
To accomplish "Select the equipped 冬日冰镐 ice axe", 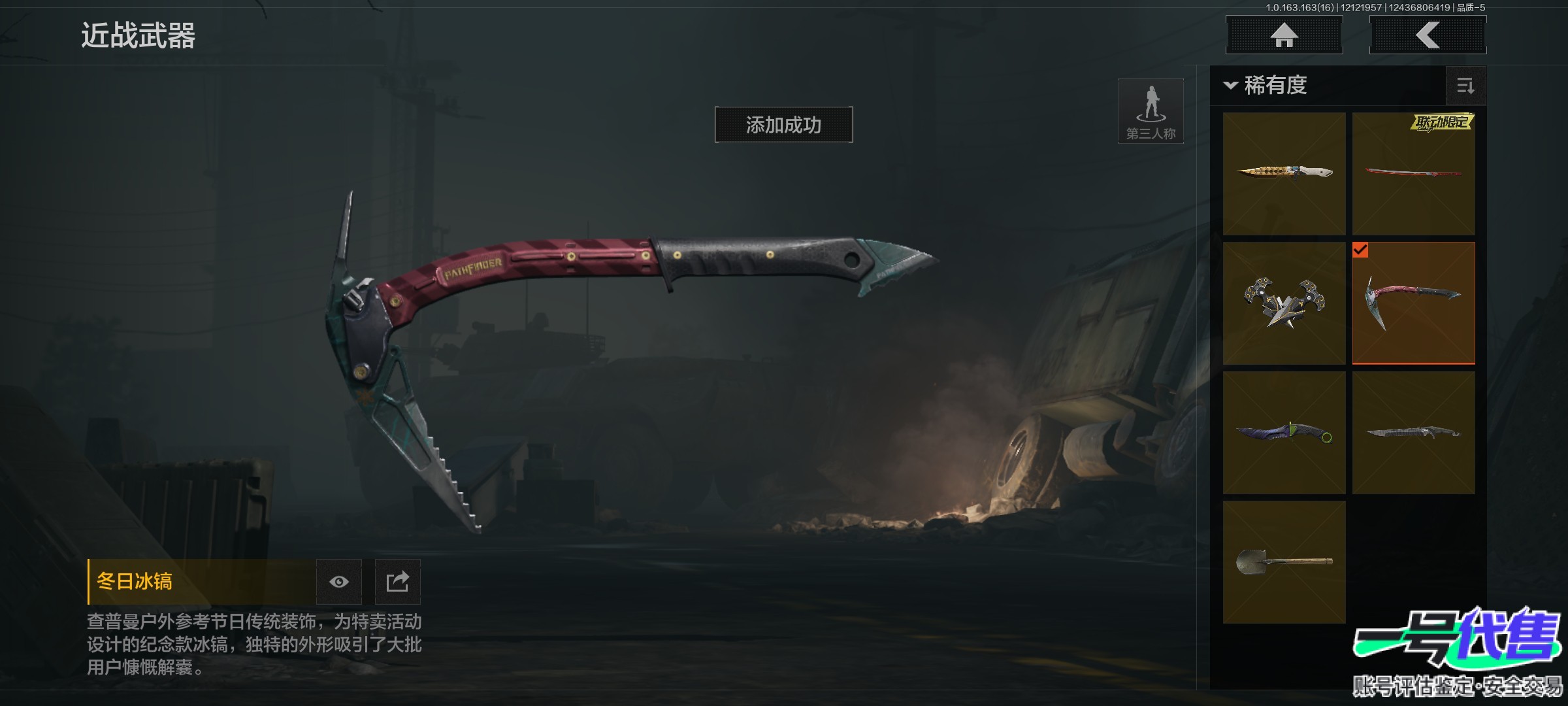I will [1413, 303].
